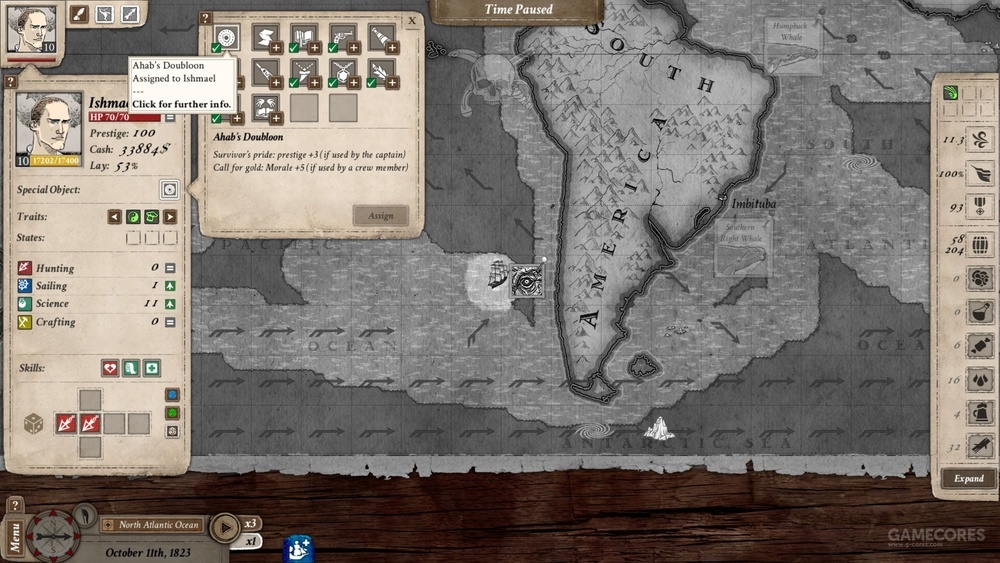Show the previous trait with left arrow
The height and width of the screenshot is (563, 1000).
115,217
